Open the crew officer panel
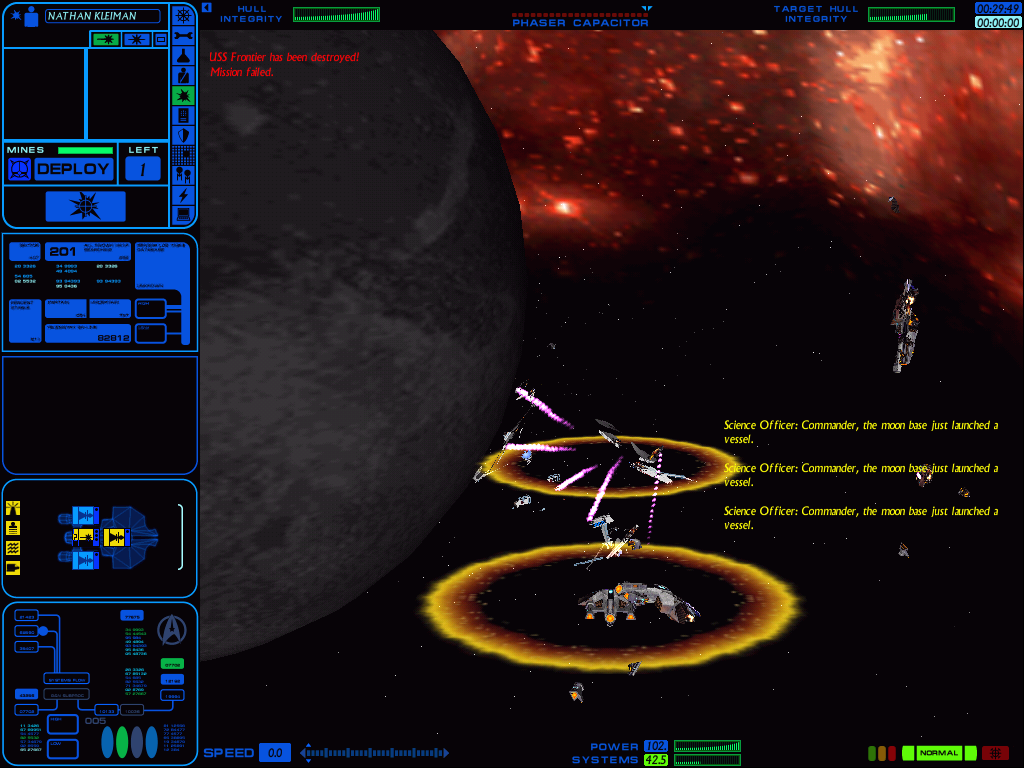The image size is (1024, 768). click(x=183, y=76)
